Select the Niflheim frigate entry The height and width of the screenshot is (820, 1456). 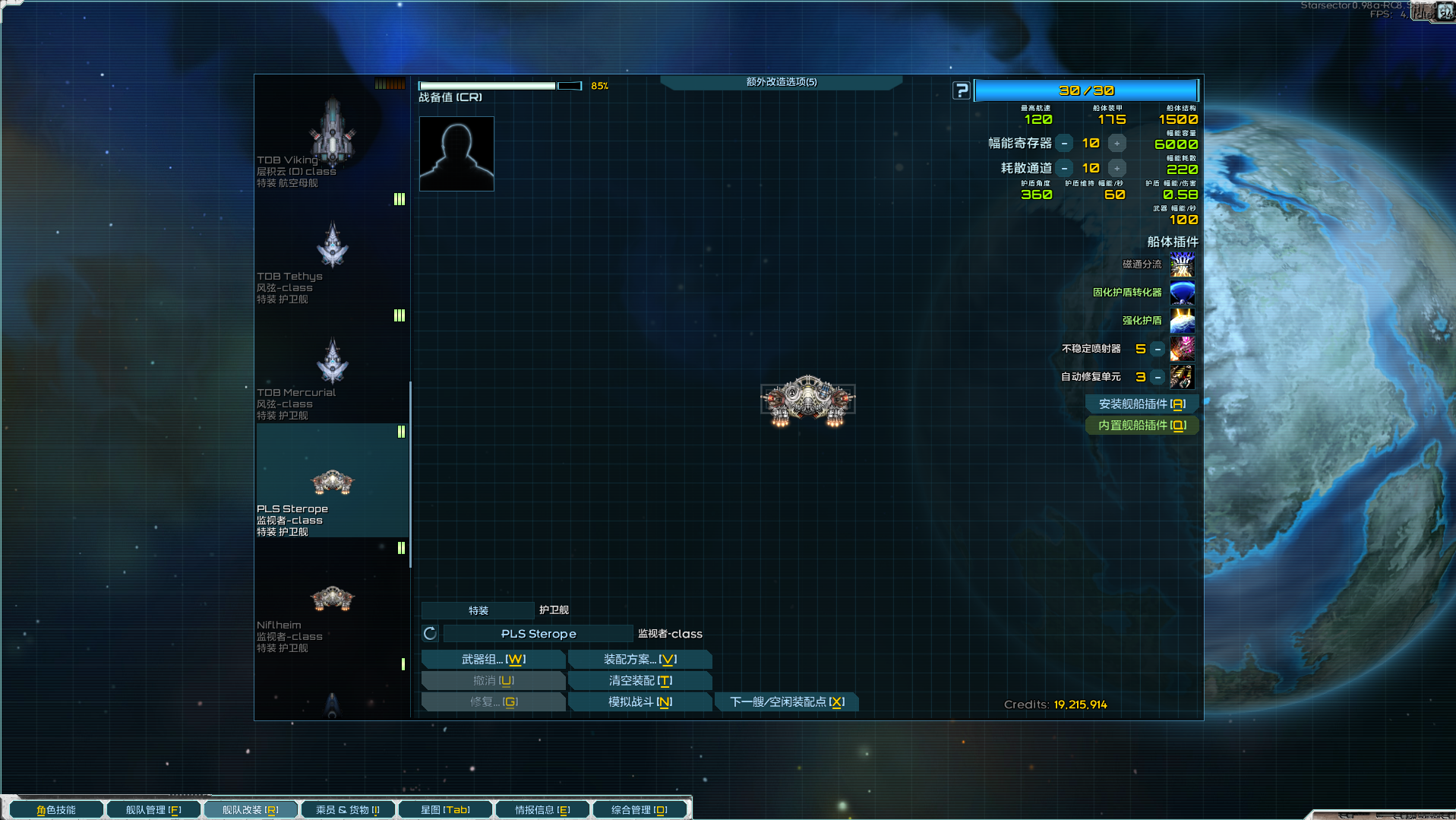coord(332,608)
